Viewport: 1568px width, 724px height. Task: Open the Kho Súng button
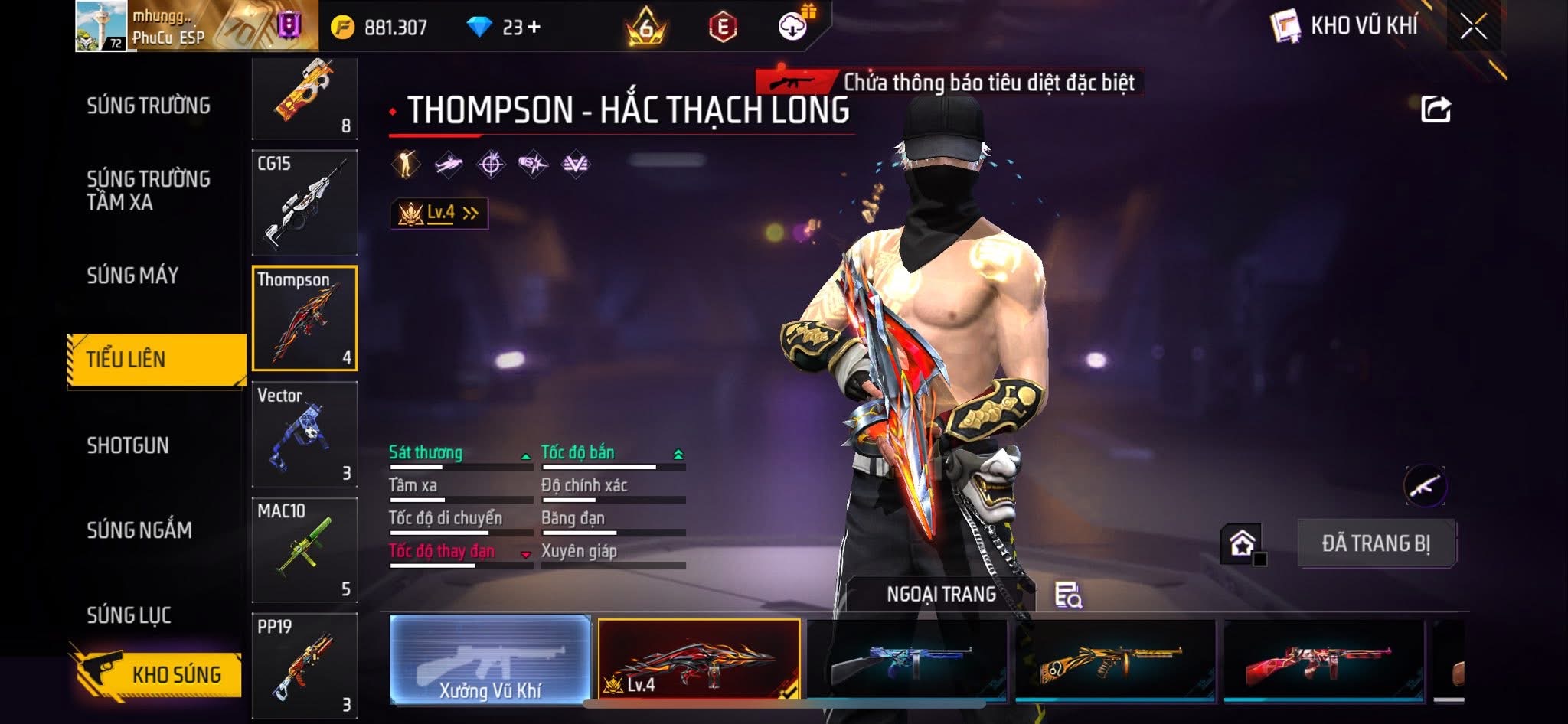[x=159, y=674]
